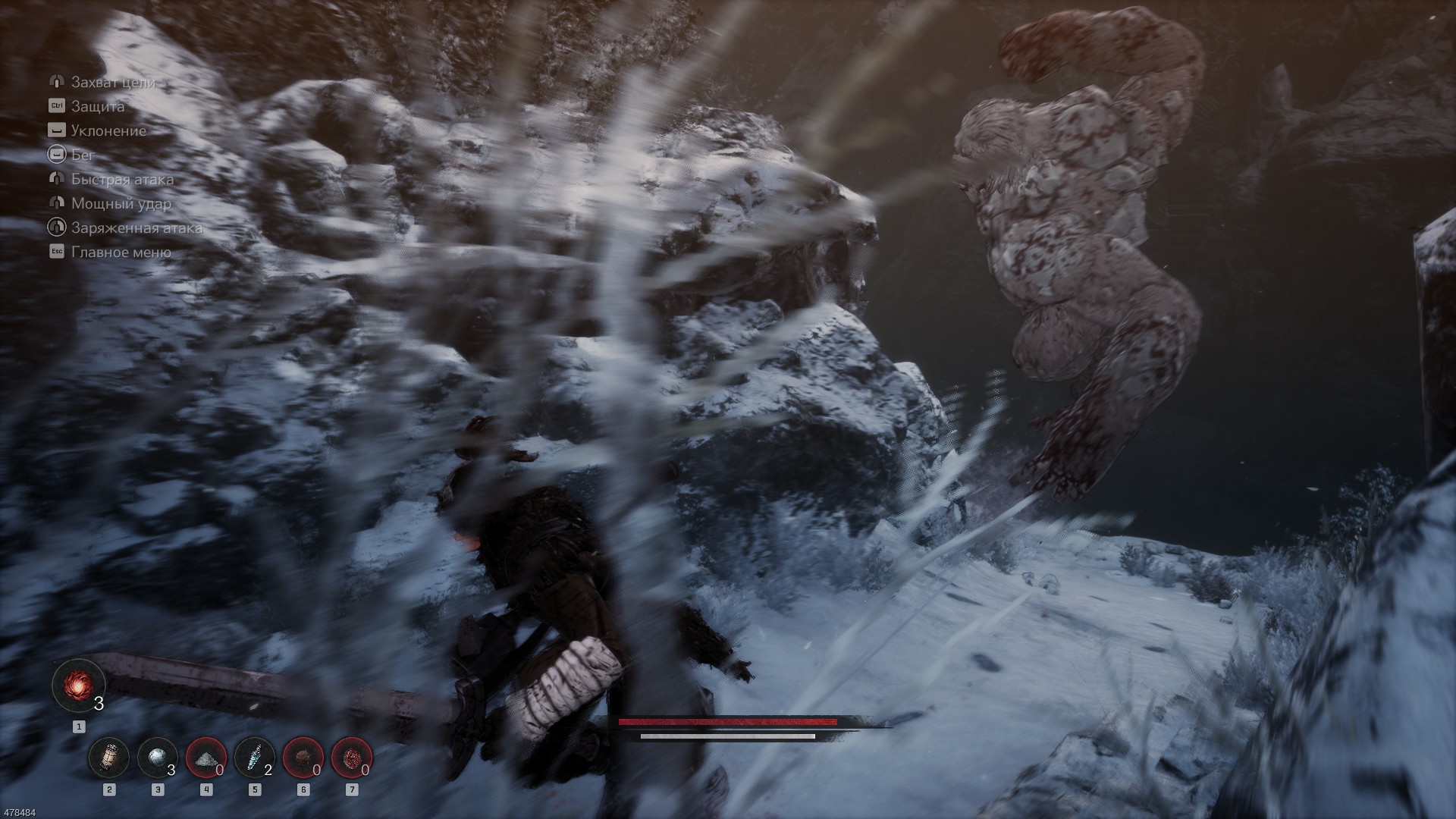This screenshot has height=819, width=1456.
Task: Select the lantern hotbar slot
Action: (109, 758)
